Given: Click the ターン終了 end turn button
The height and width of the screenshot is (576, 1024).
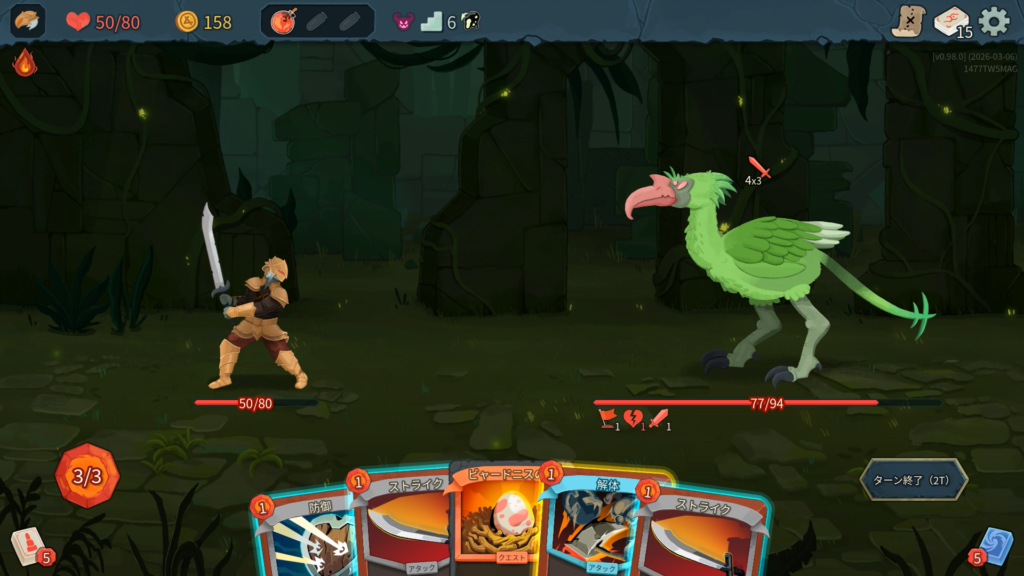Looking at the screenshot, I should (913, 479).
